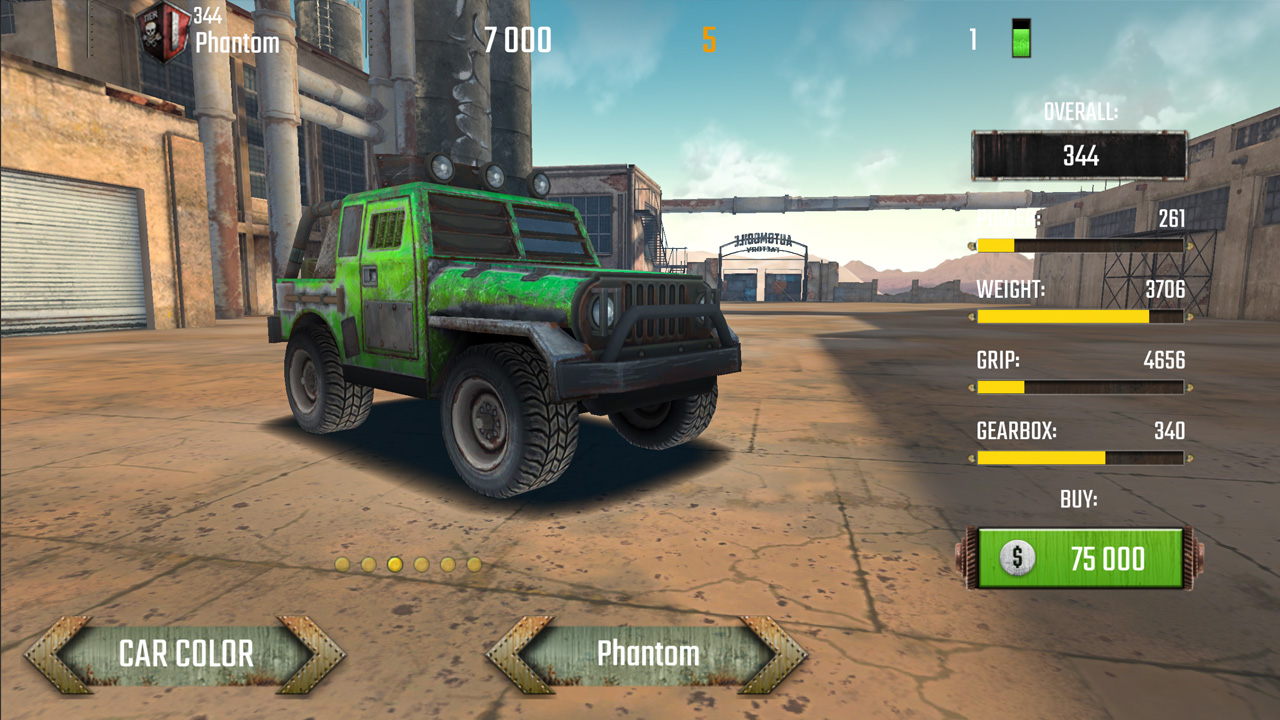Click the green battery energy icon
This screenshot has width=1280, height=720.
1019,38
